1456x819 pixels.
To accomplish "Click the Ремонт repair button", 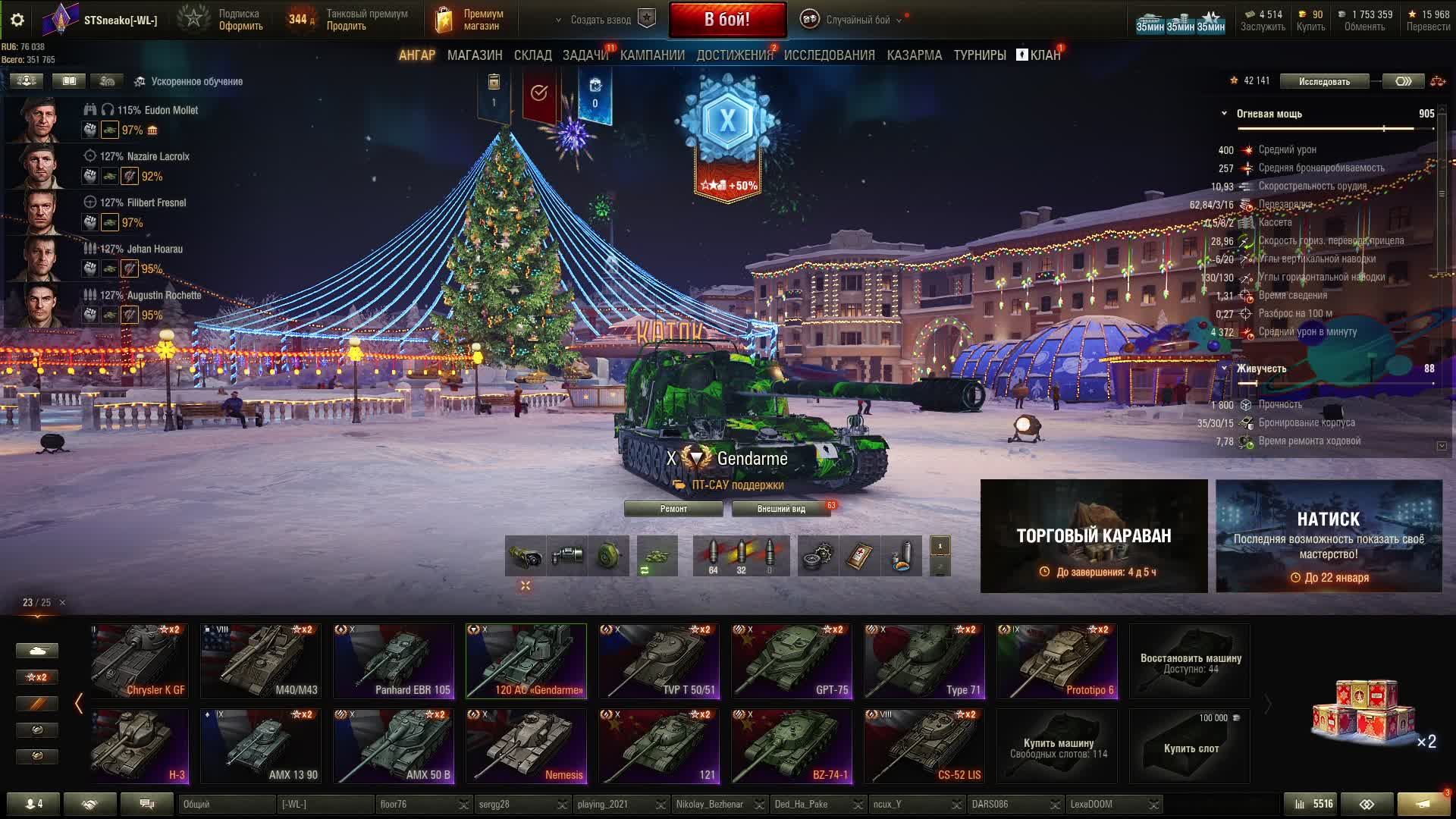I will (673, 509).
